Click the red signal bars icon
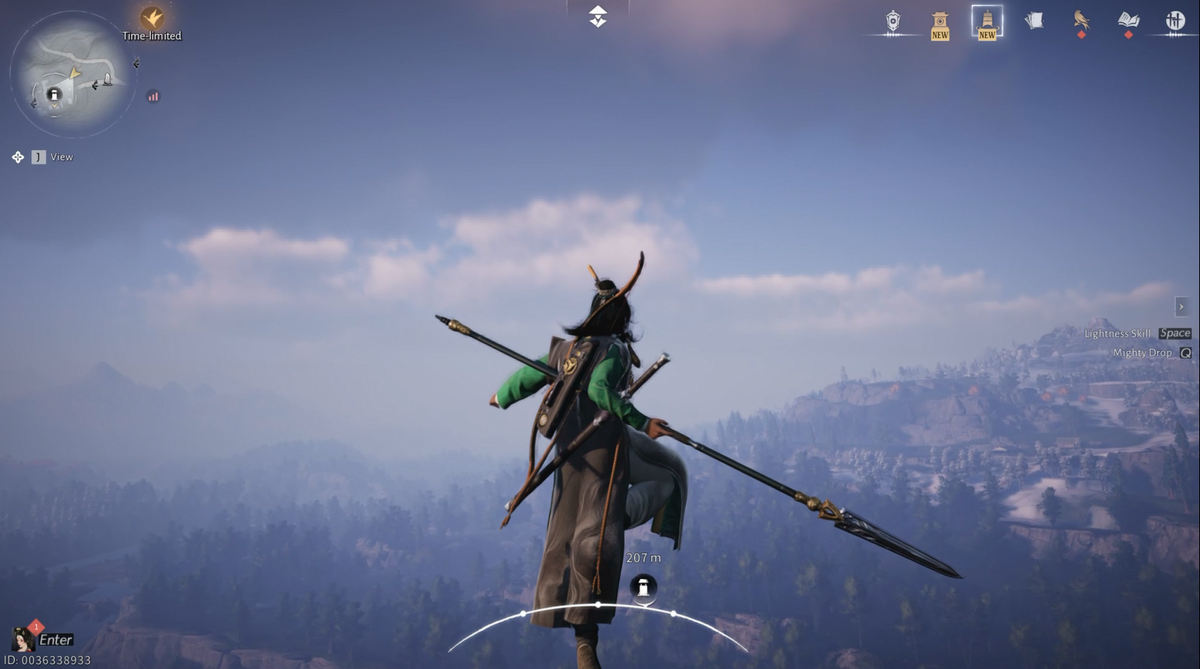 pyautogui.click(x=153, y=96)
